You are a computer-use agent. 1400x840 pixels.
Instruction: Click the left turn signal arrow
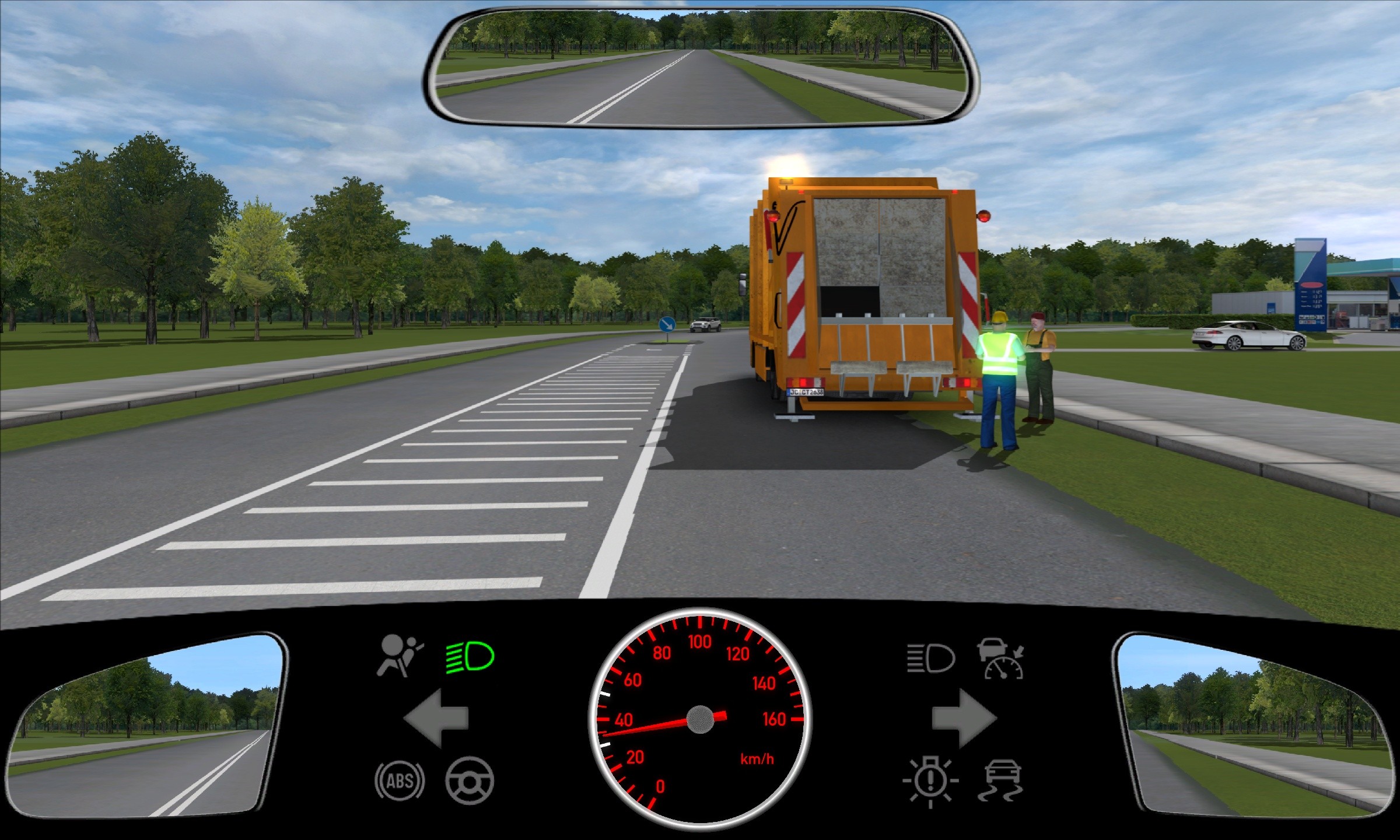tap(436, 718)
